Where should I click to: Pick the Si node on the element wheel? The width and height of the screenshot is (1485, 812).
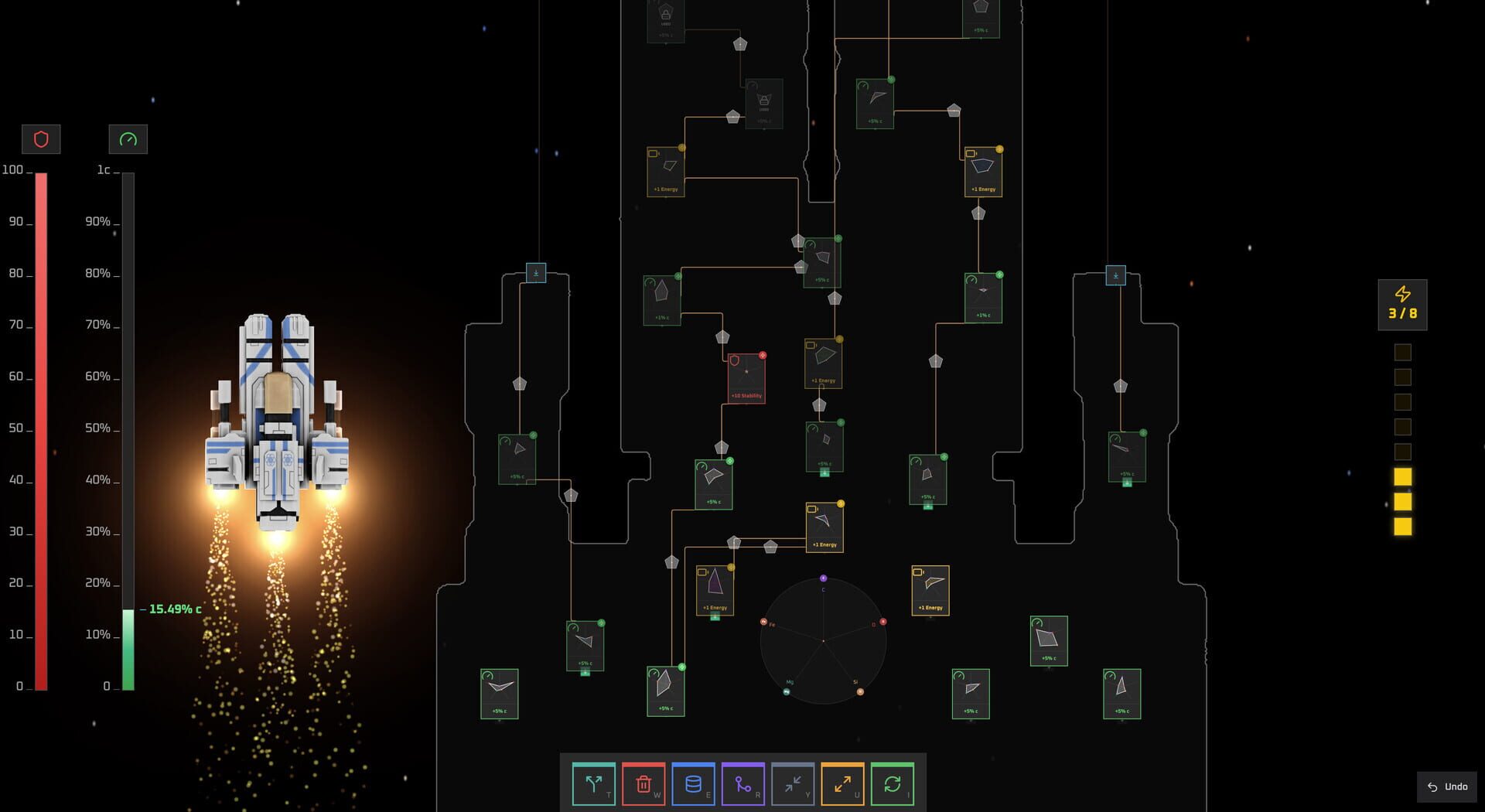(860, 691)
